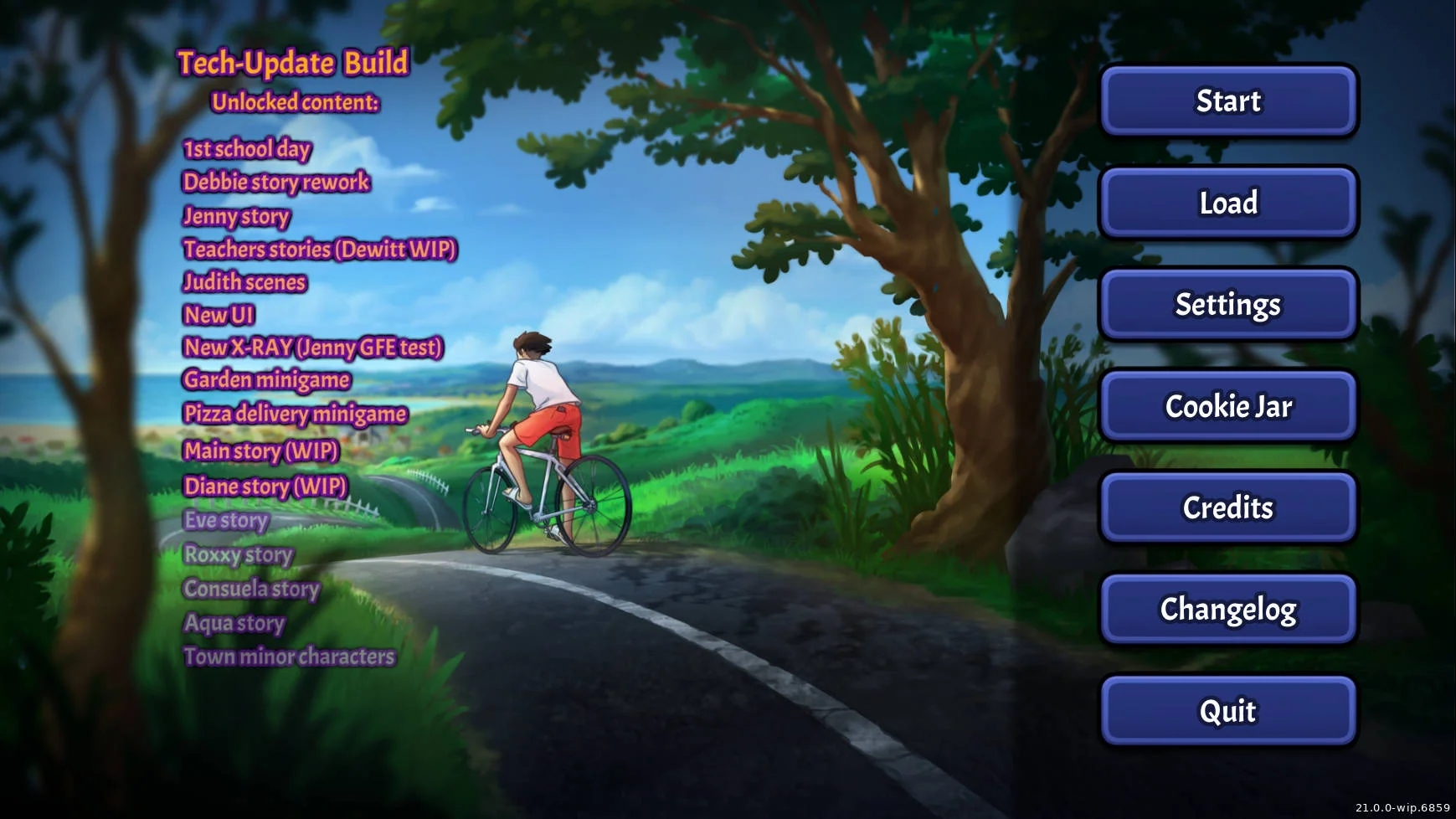Click Teachers stories (Dewitt WIP) entry
1456x819 pixels.
322,250
